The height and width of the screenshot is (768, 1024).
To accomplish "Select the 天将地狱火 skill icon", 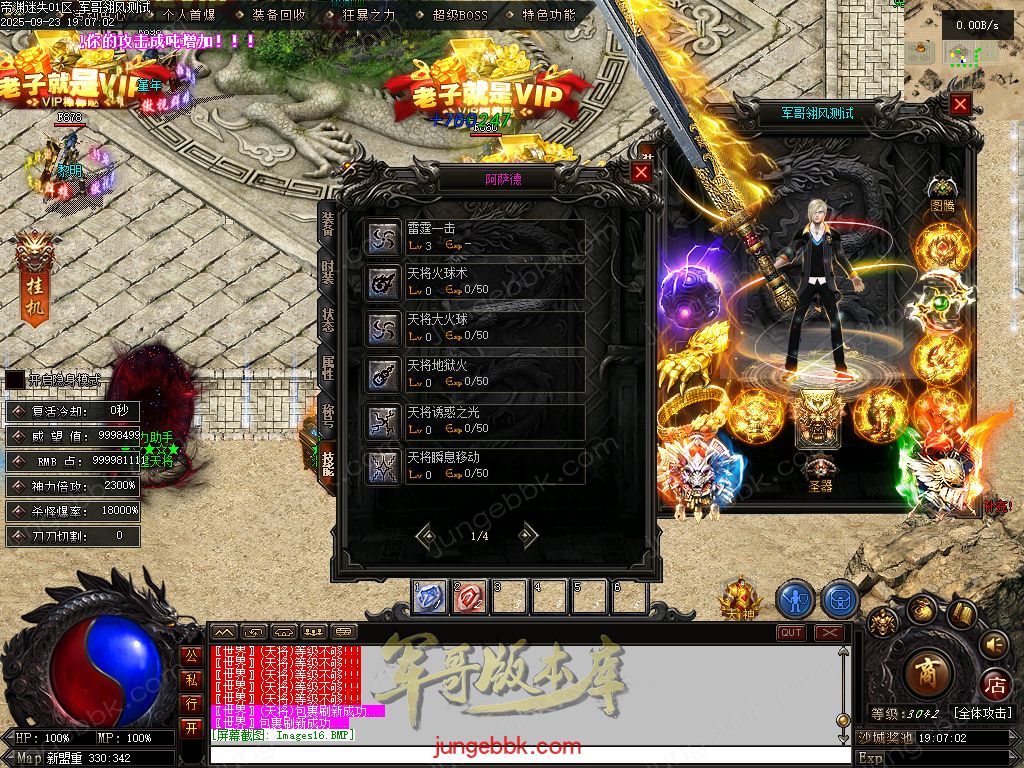I will click(382, 375).
